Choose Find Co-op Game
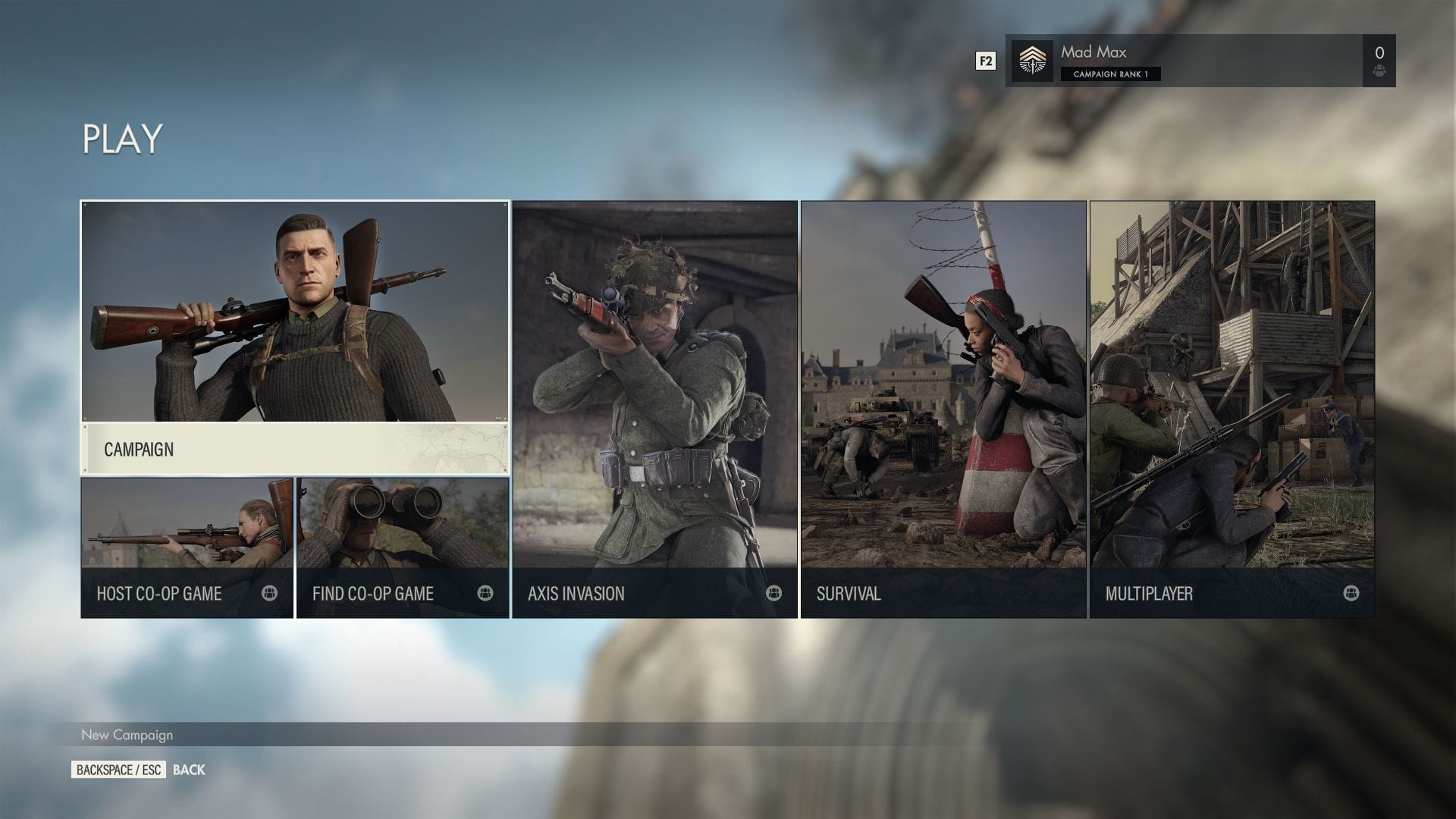Screen dimensions: 1456x819 pyautogui.click(x=403, y=548)
